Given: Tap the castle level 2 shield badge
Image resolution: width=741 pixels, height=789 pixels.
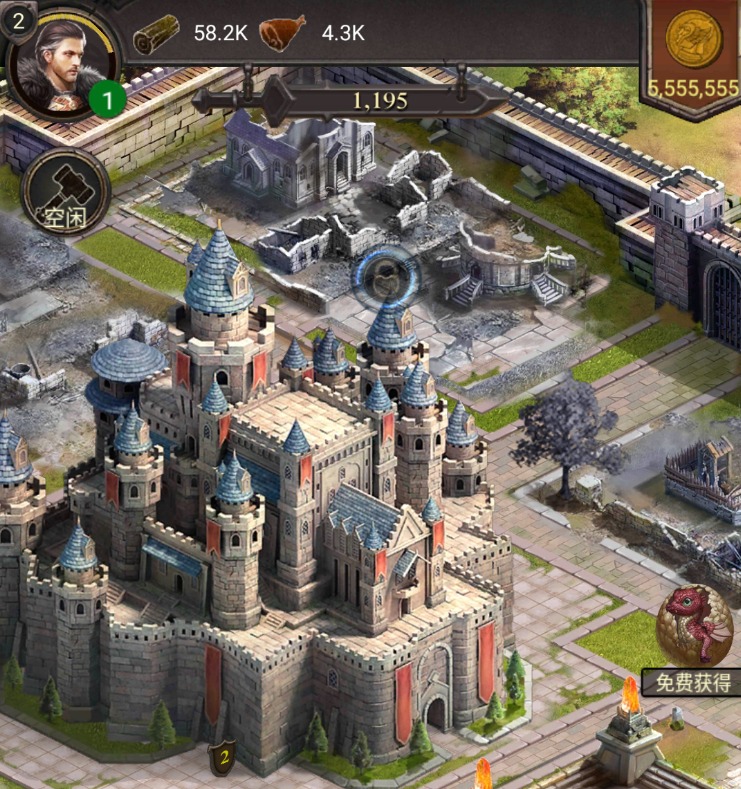Looking at the screenshot, I should (x=225, y=759).
